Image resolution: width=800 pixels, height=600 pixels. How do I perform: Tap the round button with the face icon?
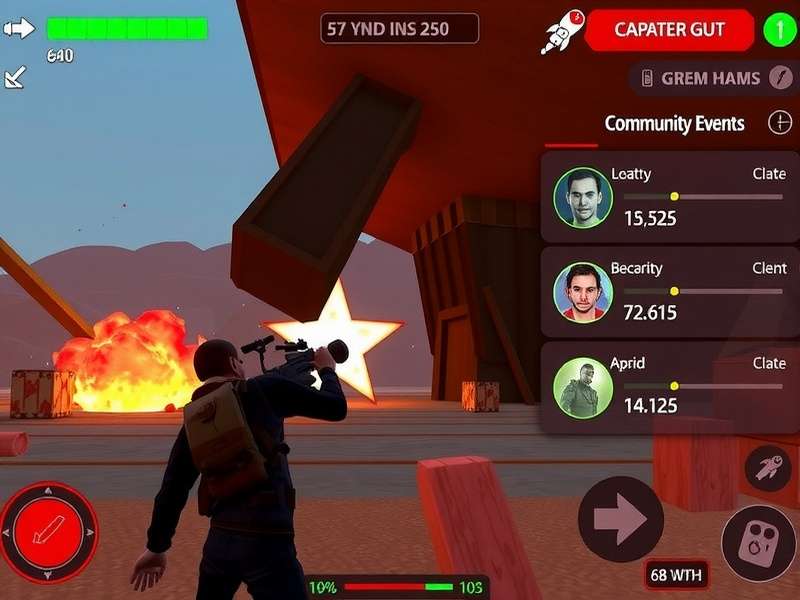pyautogui.click(x=758, y=543)
